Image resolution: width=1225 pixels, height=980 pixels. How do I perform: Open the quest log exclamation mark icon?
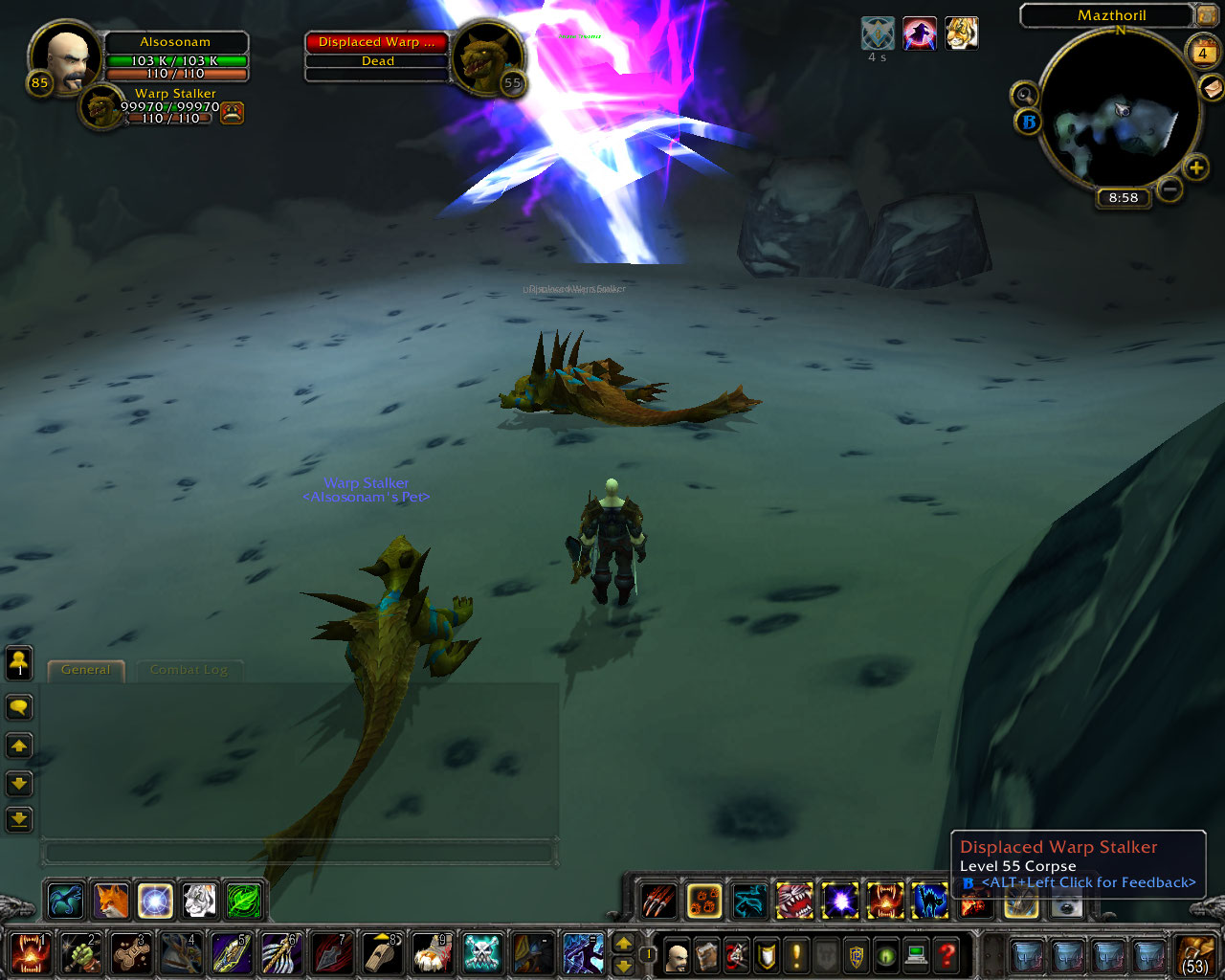click(x=795, y=955)
